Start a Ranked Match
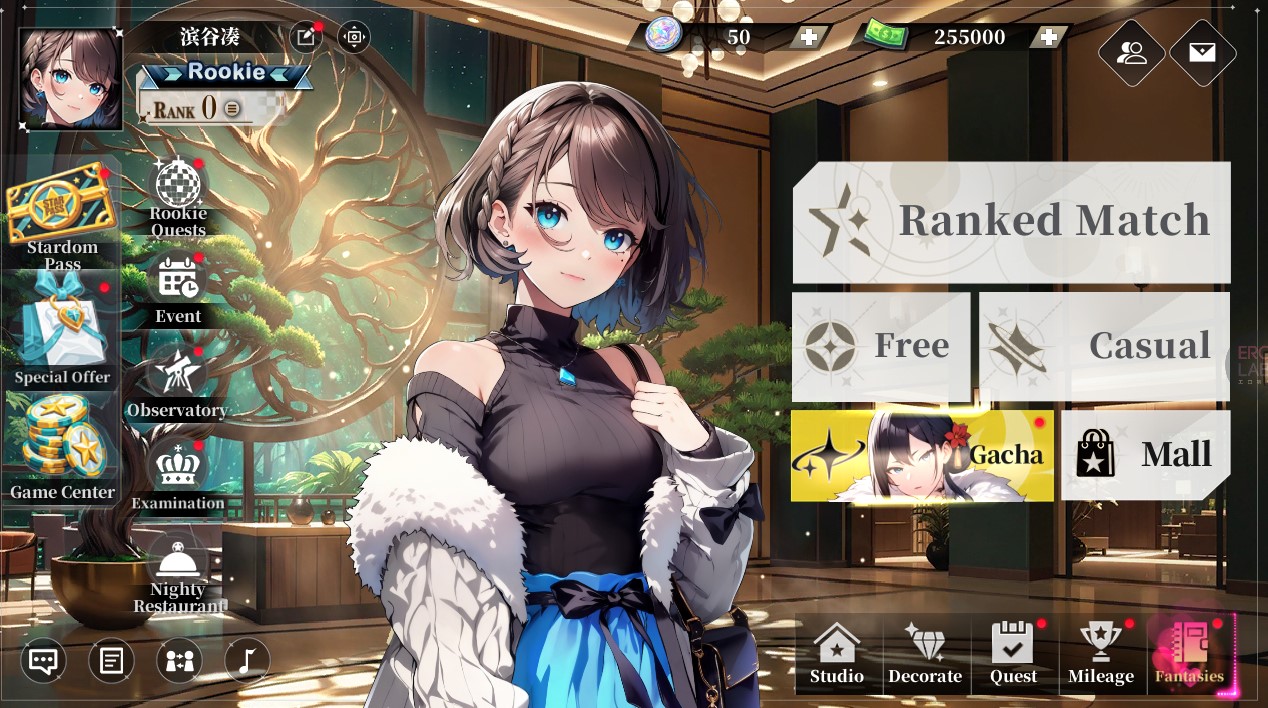Screen dimensions: 1268x708 click(x=1011, y=221)
